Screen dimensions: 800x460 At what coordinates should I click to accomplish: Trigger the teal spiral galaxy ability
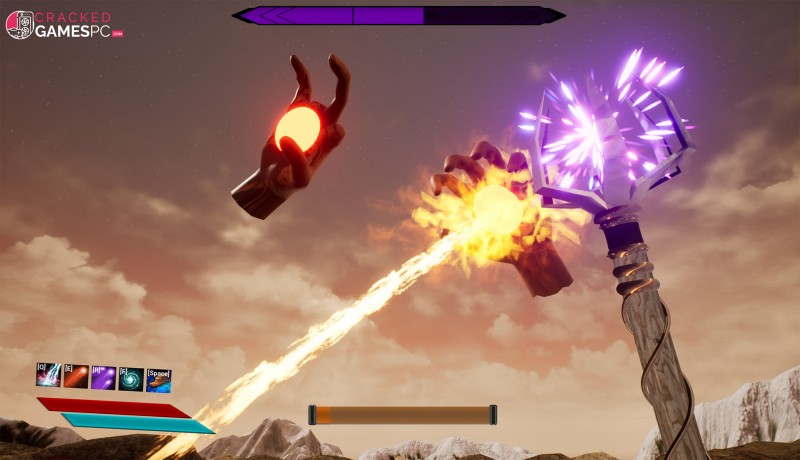pyautogui.click(x=131, y=378)
